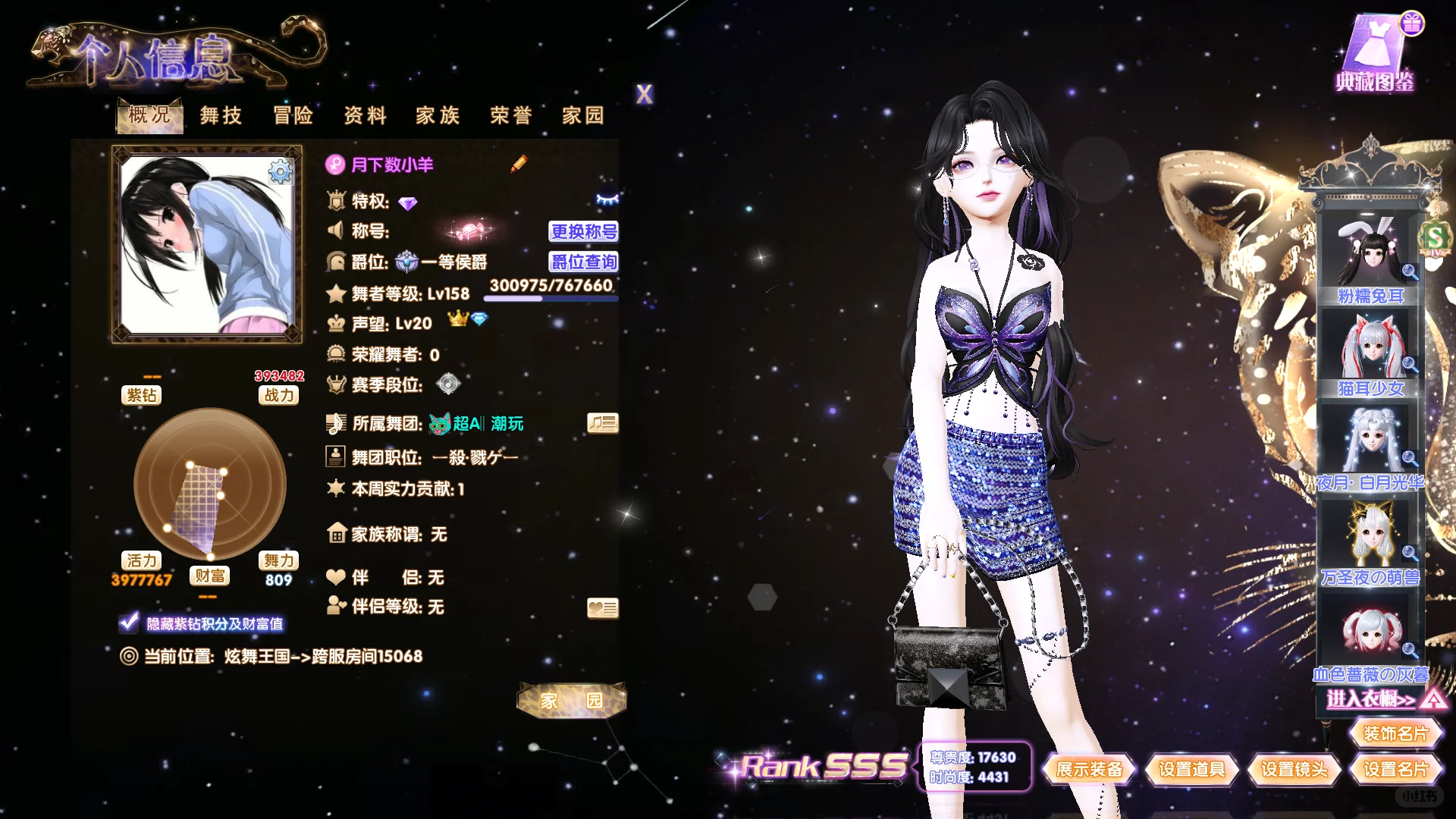Click the 更换称号 button

583,231
